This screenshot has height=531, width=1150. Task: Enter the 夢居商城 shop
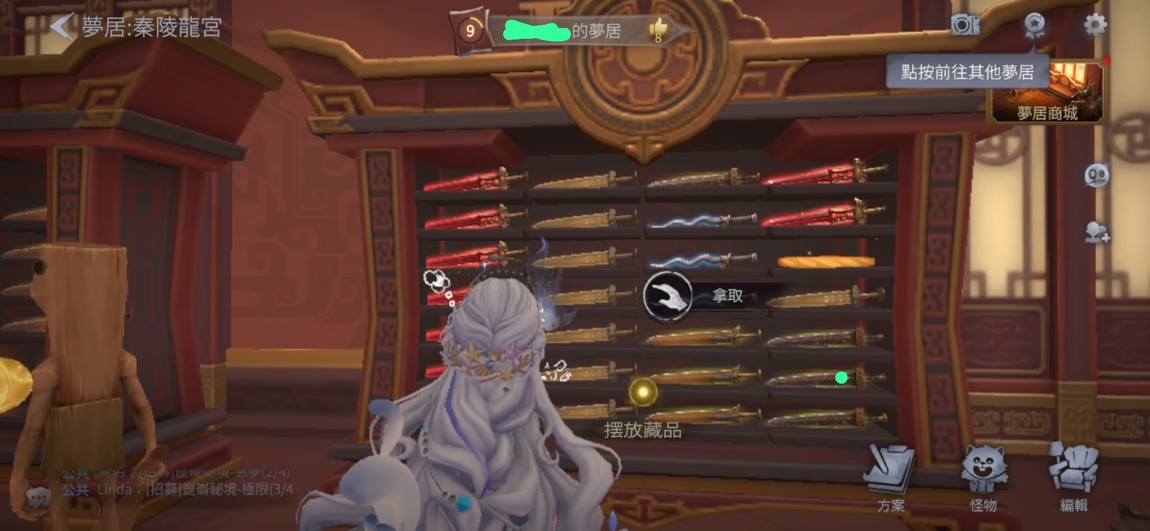(1047, 94)
